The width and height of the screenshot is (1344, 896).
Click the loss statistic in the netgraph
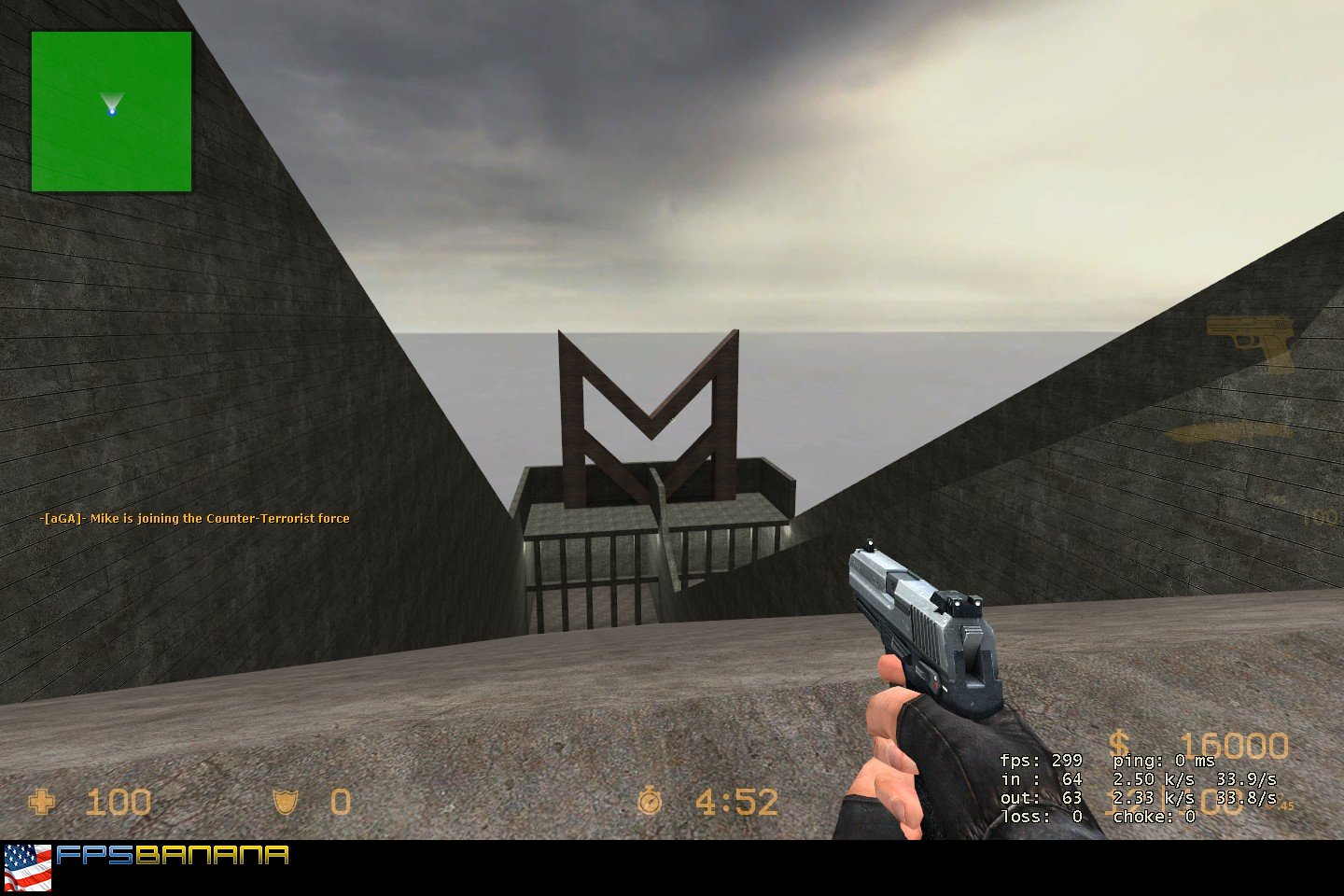(1040, 816)
